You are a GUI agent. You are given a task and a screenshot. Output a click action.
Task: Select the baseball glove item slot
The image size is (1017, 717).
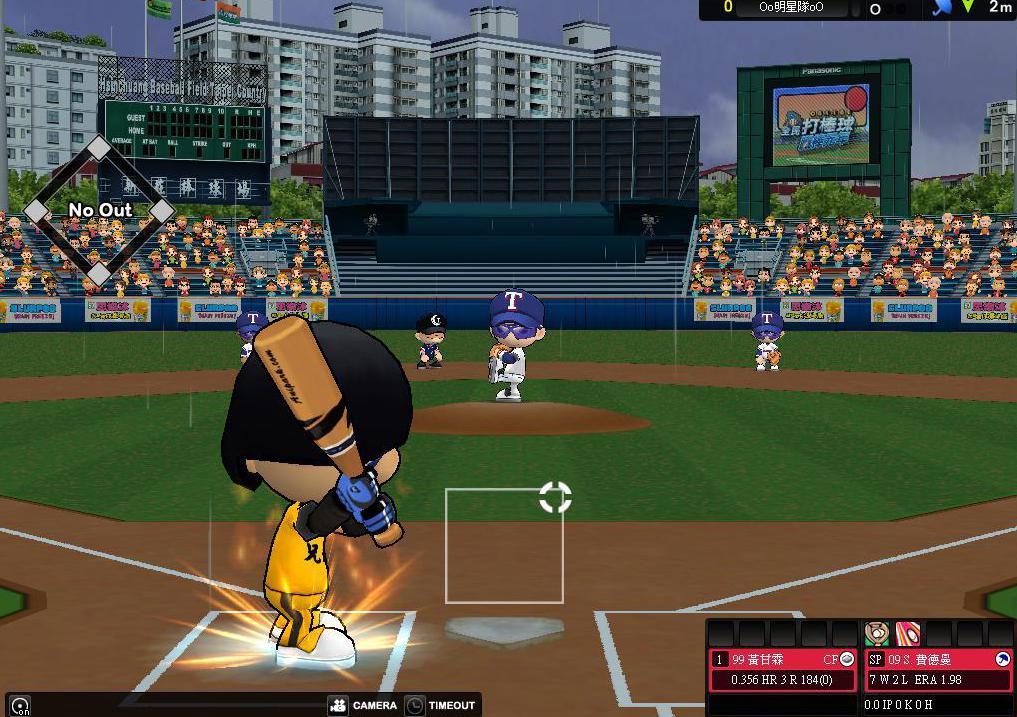876,633
